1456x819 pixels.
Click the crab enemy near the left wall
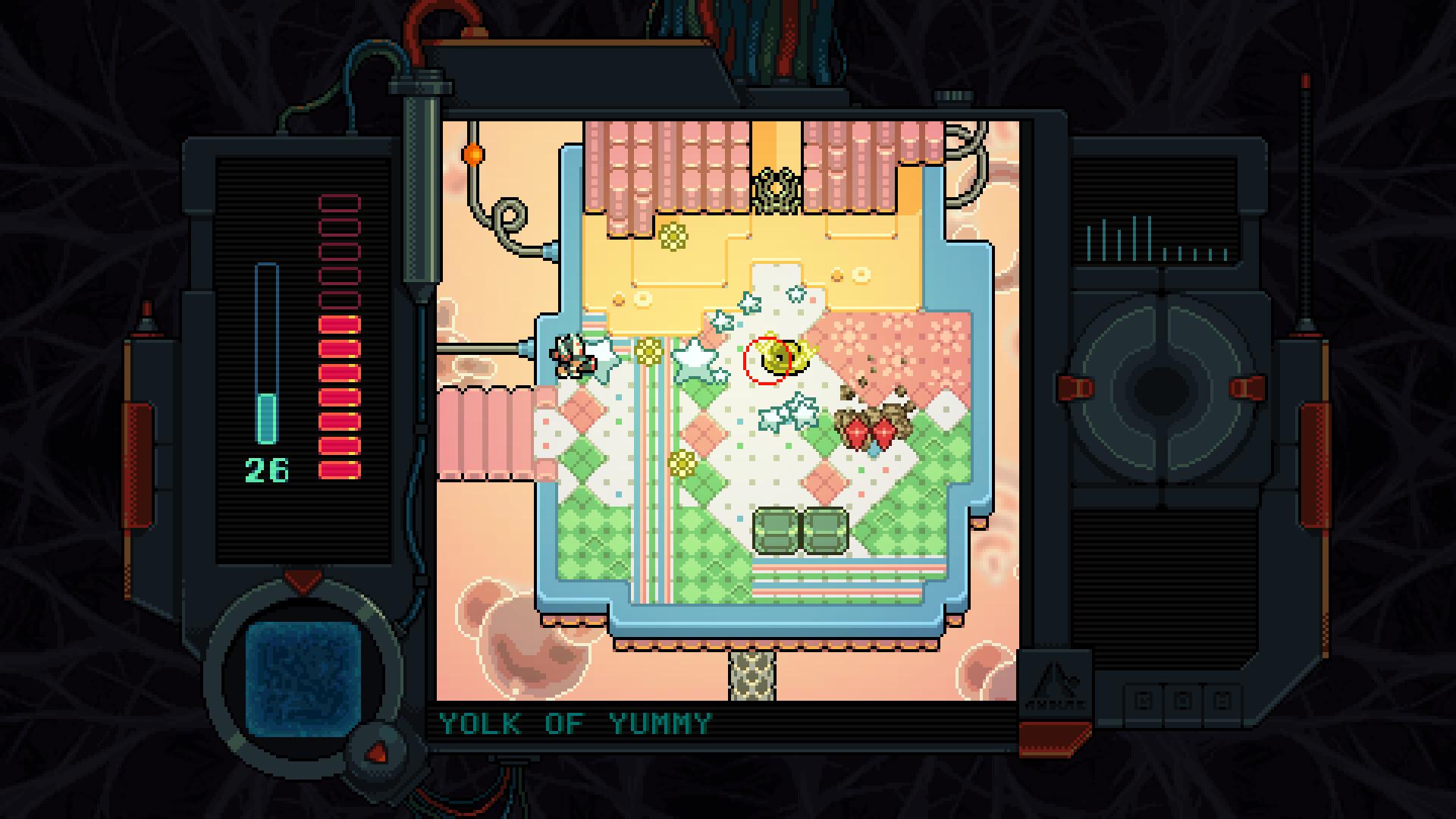coord(573,356)
